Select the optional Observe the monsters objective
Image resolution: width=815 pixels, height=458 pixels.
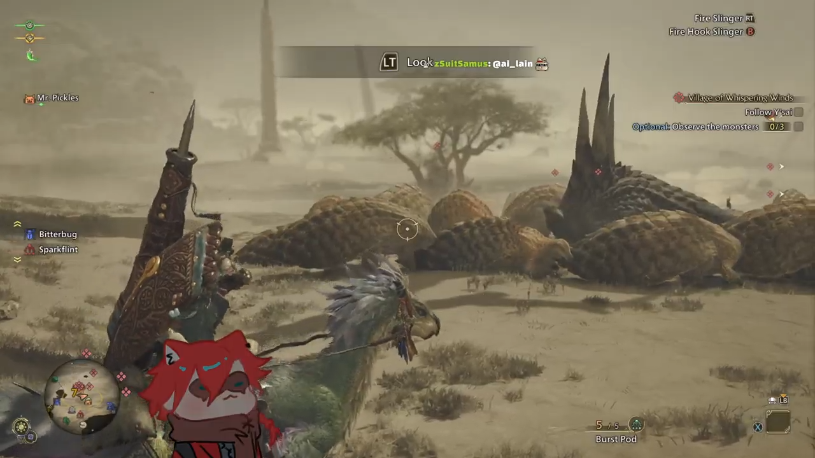(x=696, y=127)
